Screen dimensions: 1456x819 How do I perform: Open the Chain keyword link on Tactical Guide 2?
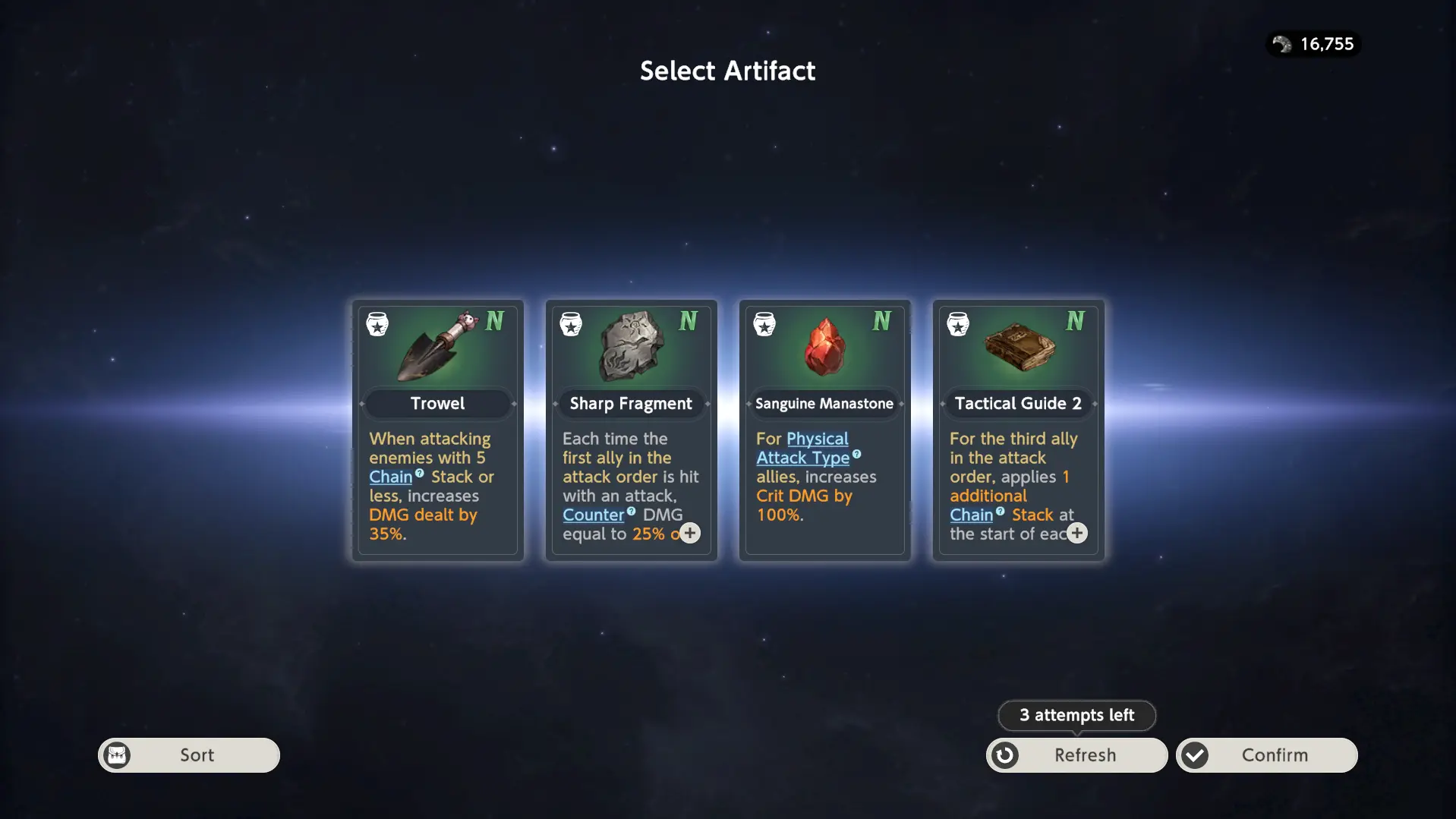(971, 515)
